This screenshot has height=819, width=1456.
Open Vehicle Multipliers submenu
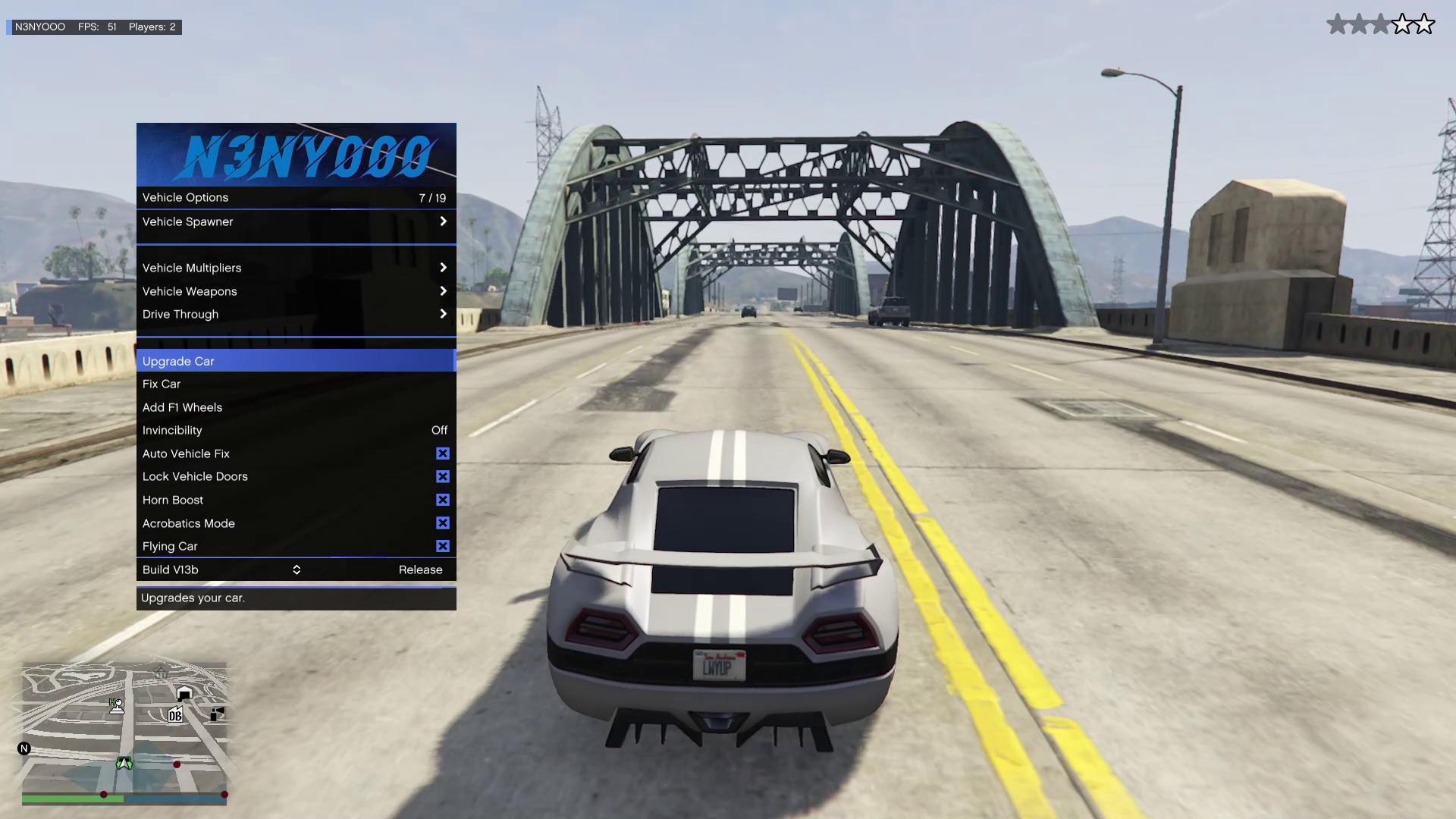pyautogui.click(x=296, y=268)
